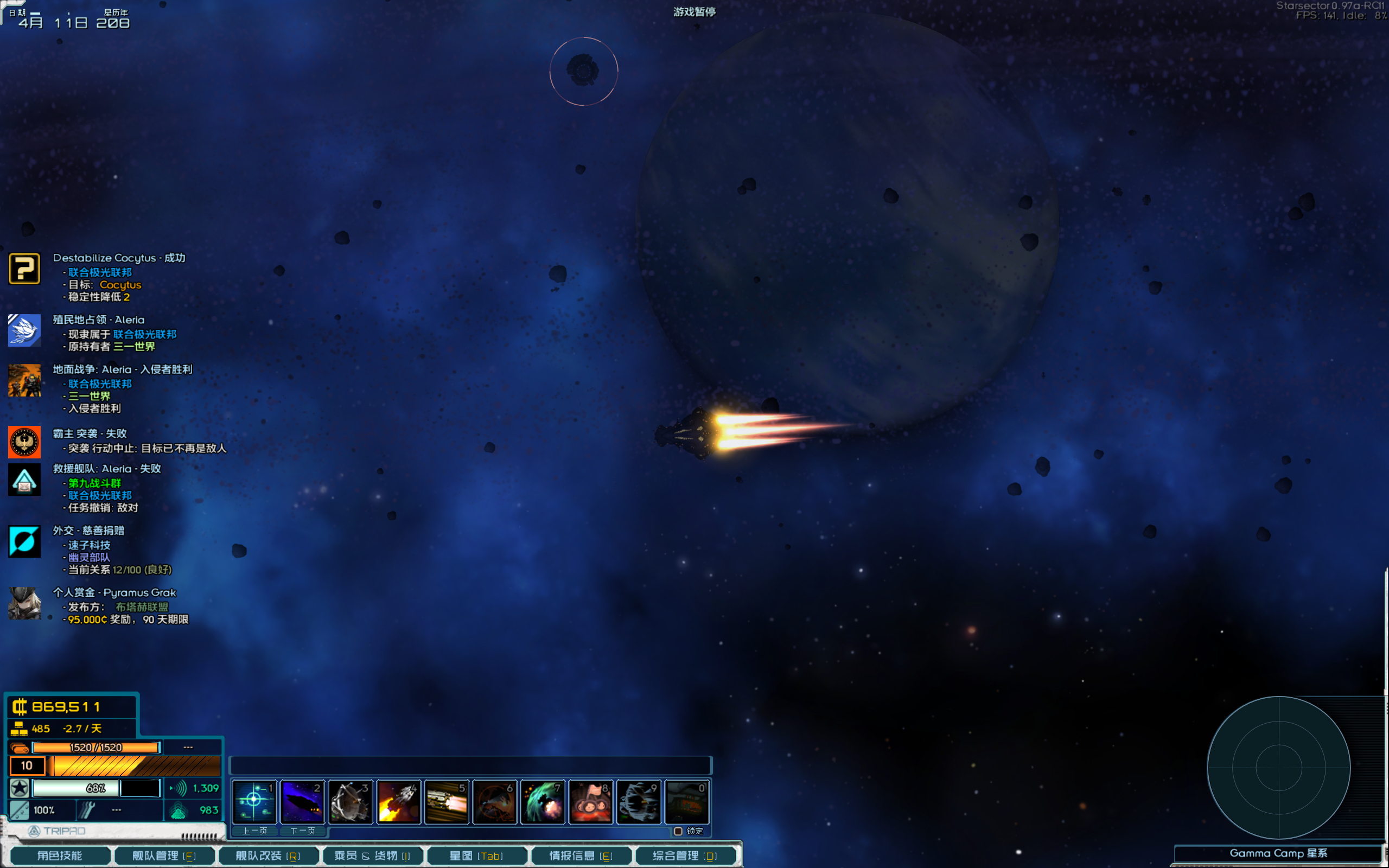Toggle the 锁定 lock checkbox

tap(678, 831)
